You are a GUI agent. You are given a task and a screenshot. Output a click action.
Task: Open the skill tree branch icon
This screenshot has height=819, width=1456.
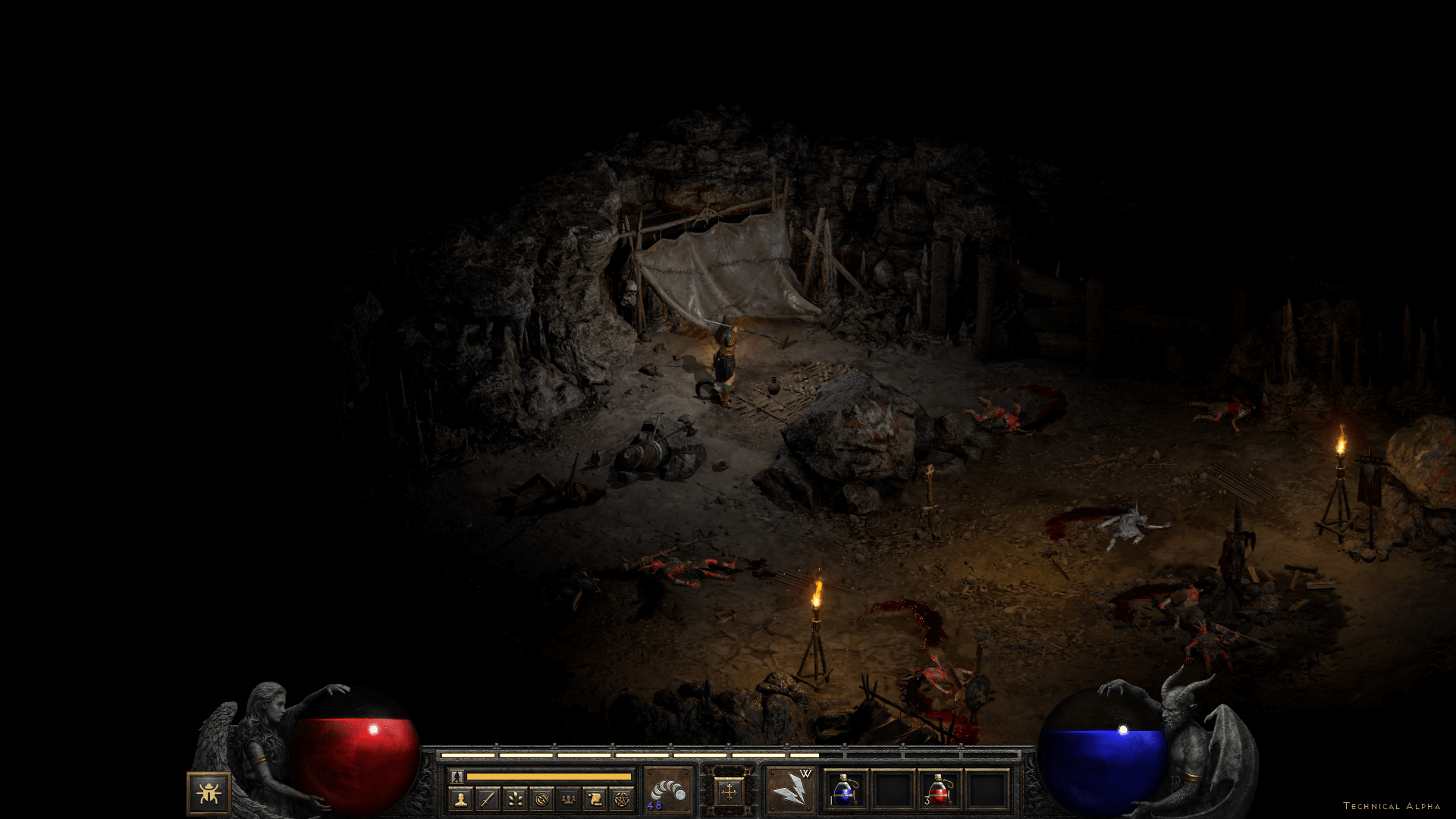click(515, 799)
